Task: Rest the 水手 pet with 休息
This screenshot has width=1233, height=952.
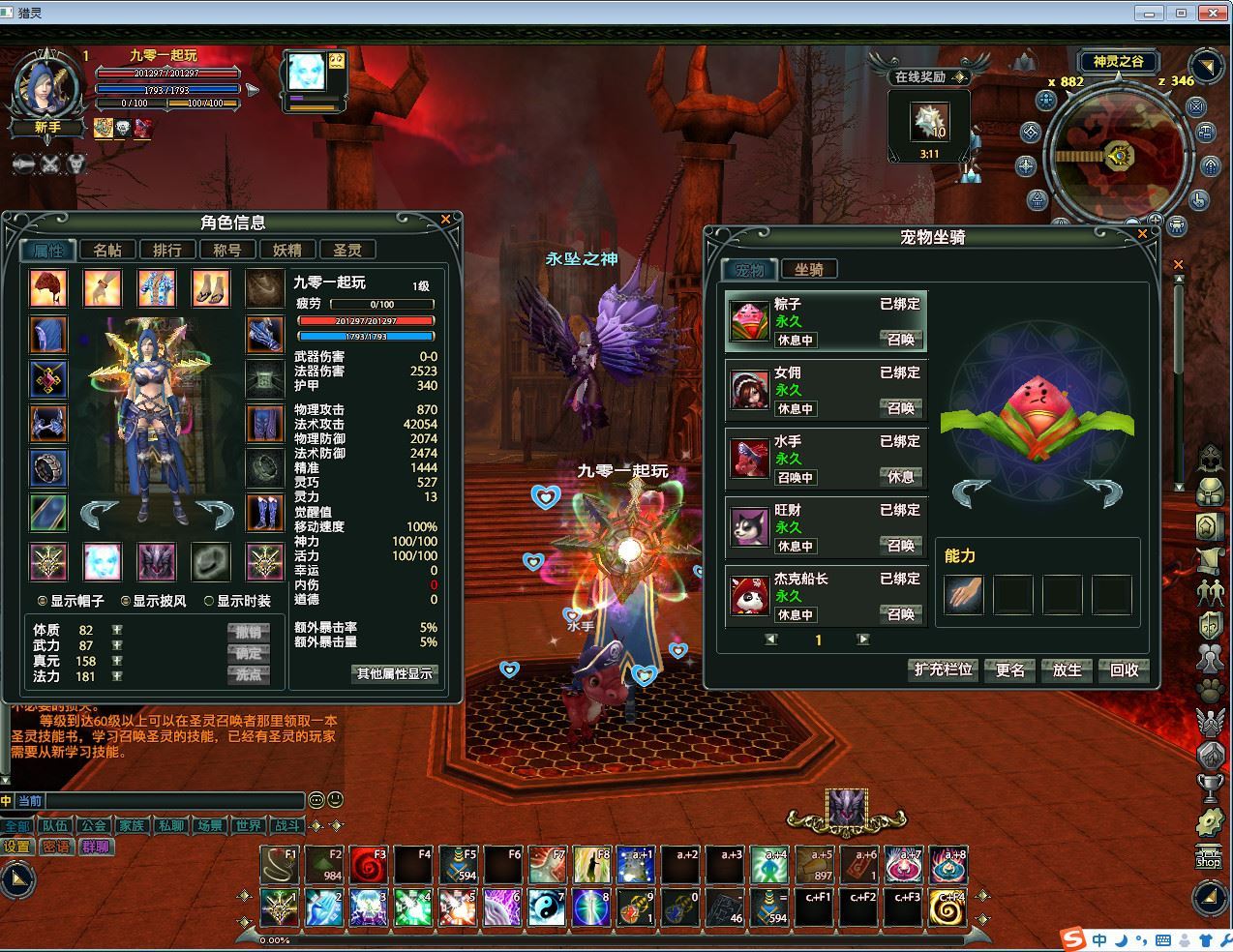Action: pyautogui.click(x=900, y=477)
